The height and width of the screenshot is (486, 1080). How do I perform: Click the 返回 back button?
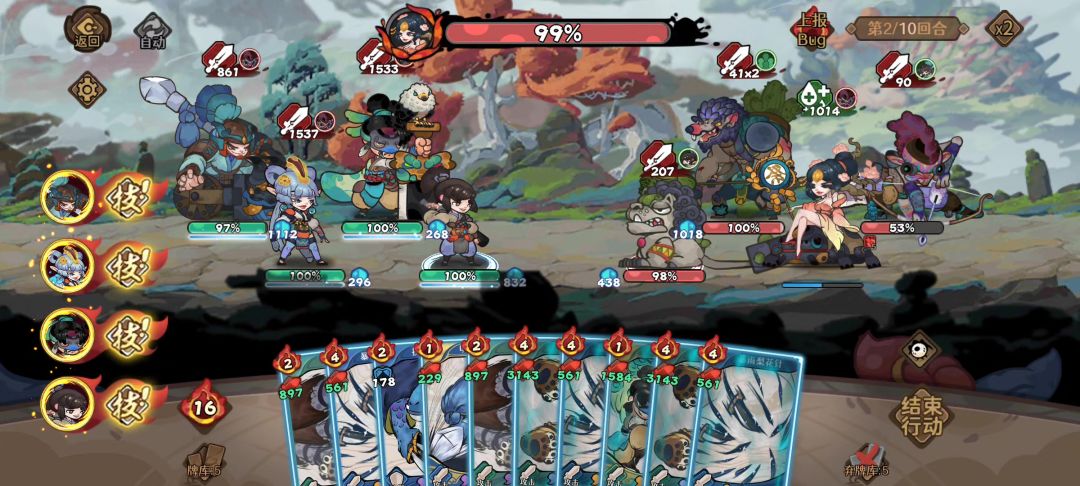(x=87, y=30)
